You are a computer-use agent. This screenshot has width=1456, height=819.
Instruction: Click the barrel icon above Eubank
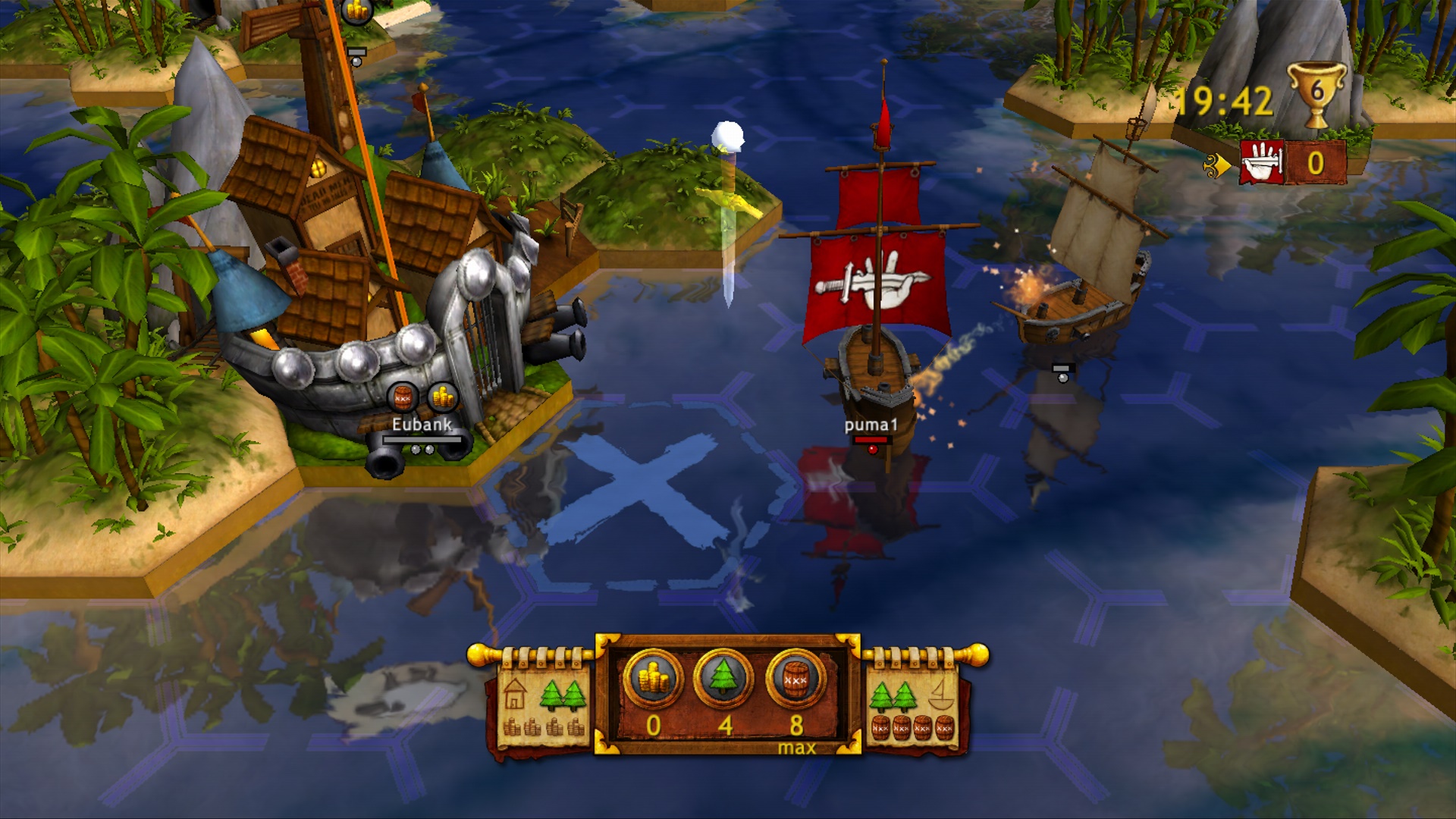click(x=403, y=397)
